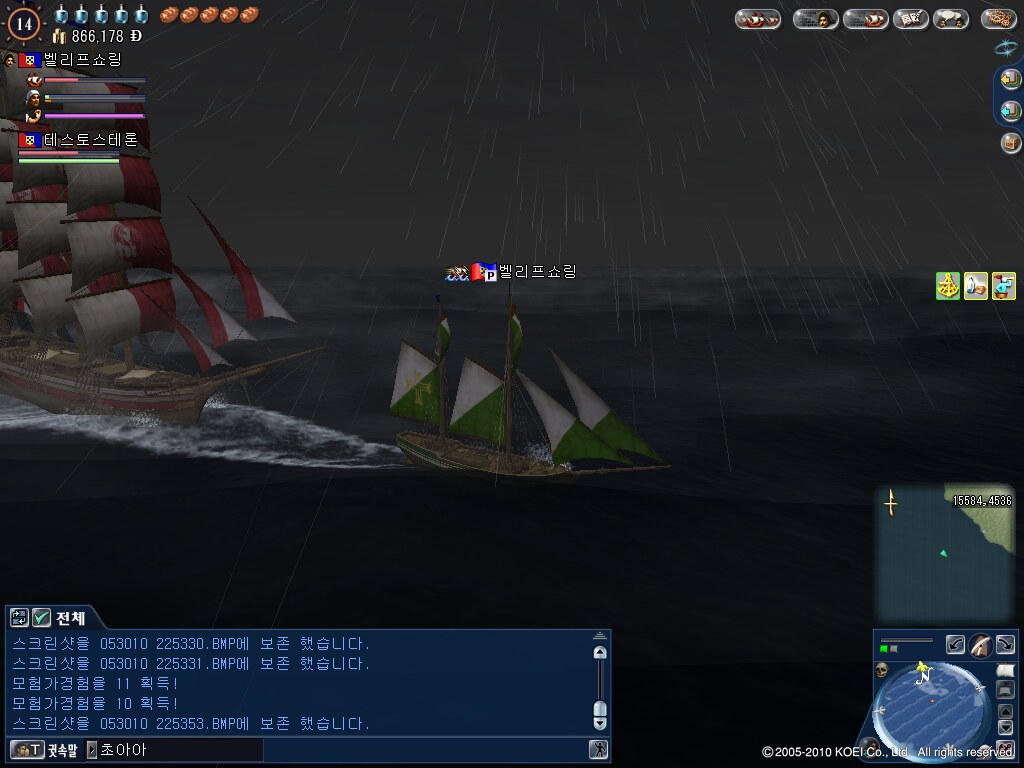Screen dimensions: 1024x768
Task: Click the down arrow beside the compass
Action: pyautogui.click(x=1006, y=727)
